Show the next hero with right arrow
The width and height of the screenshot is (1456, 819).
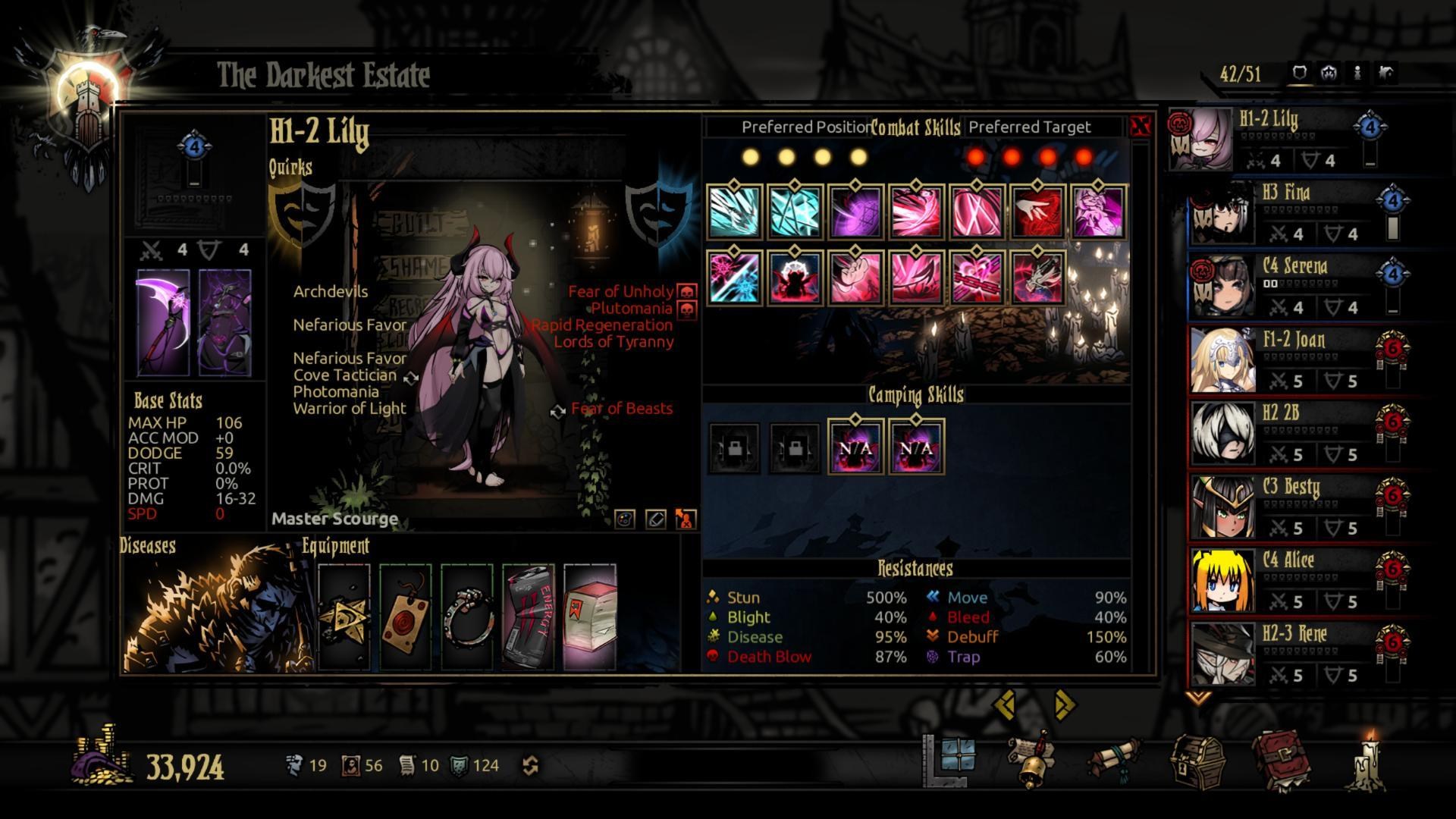click(x=1065, y=705)
